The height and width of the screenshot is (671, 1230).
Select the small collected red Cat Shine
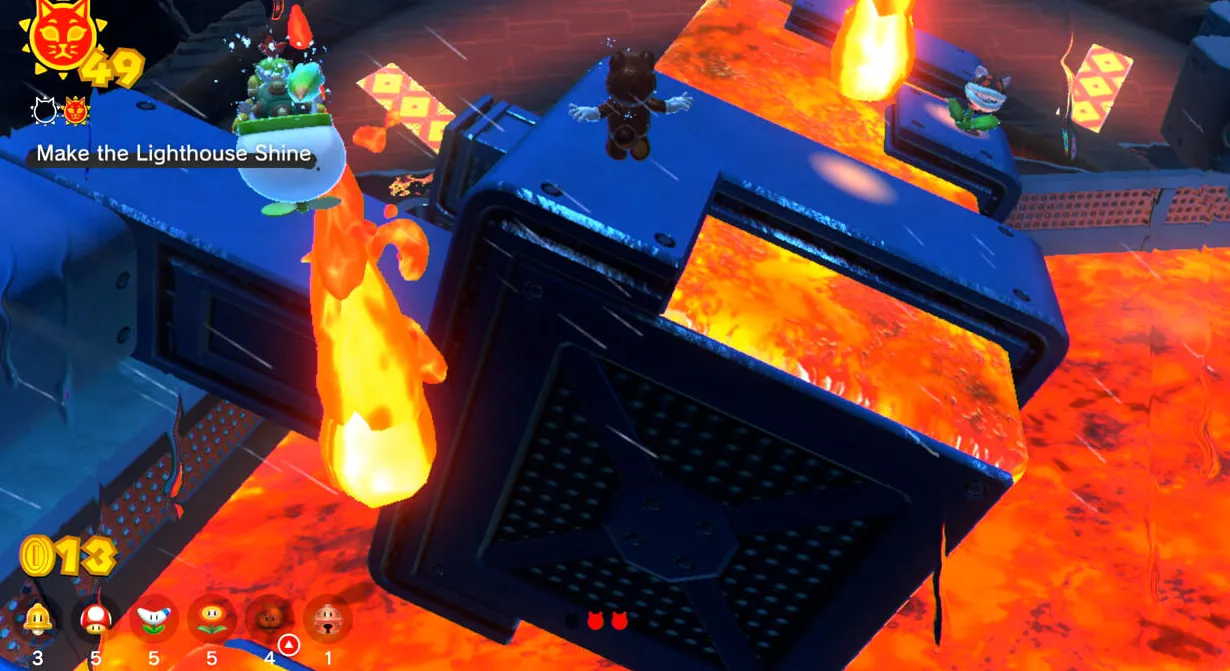[76, 111]
